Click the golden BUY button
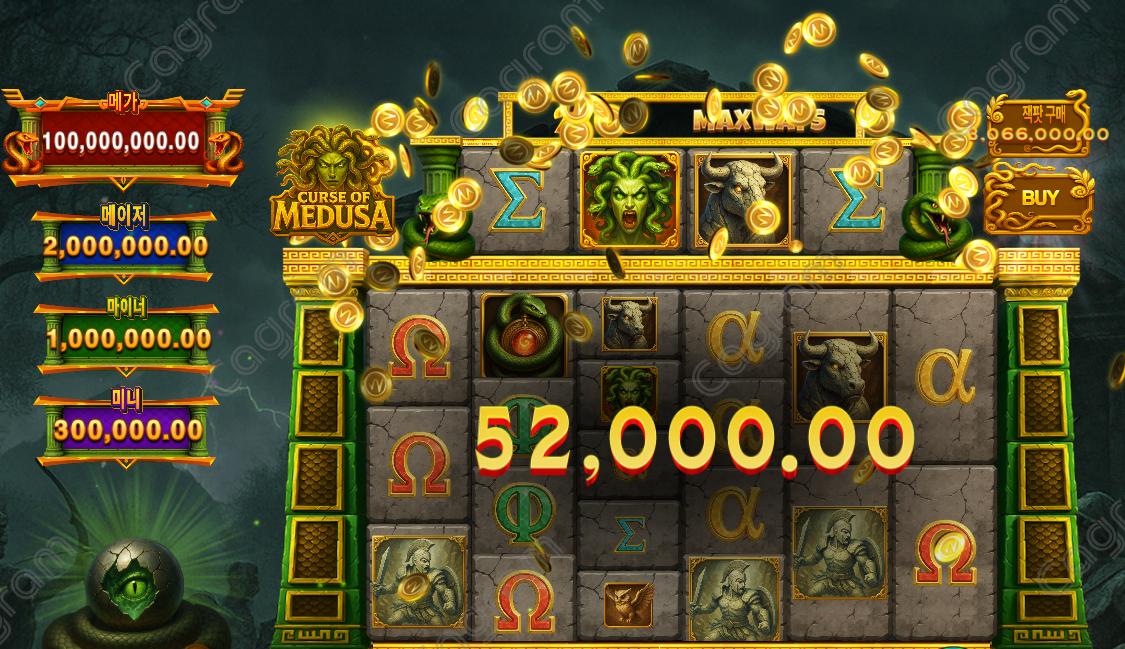This screenshot has height=649, width=1125. click(x=1040, y=199)
